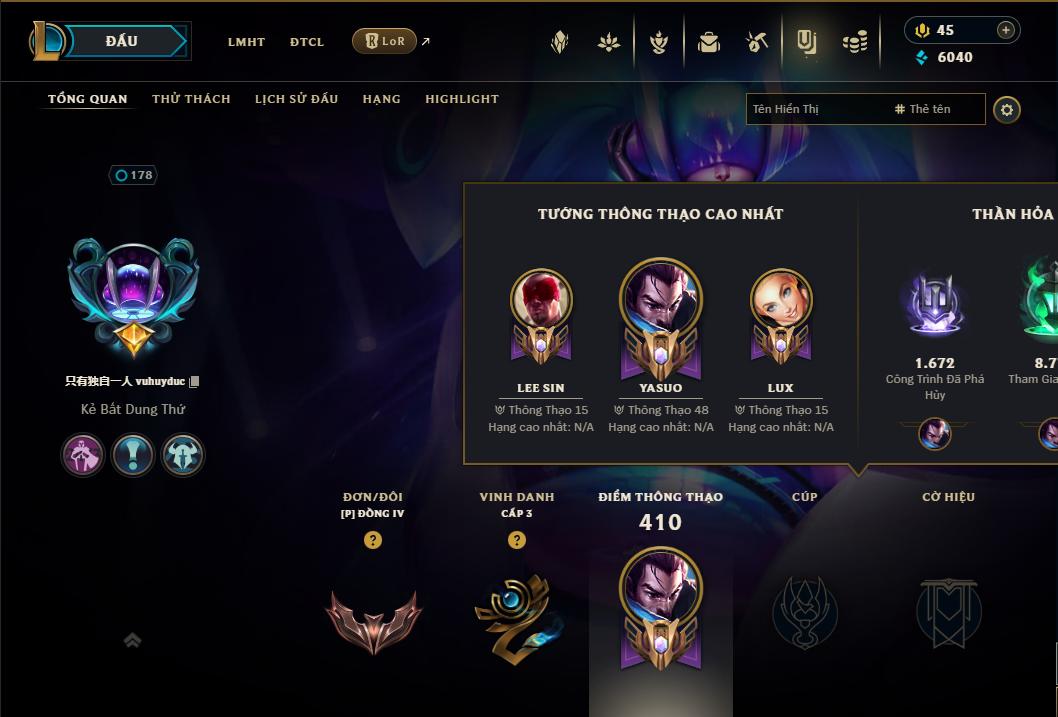This screenshot has height=717, width=1058.
Task: Open the collection backpack icon
Action: (x=709, y=42)
